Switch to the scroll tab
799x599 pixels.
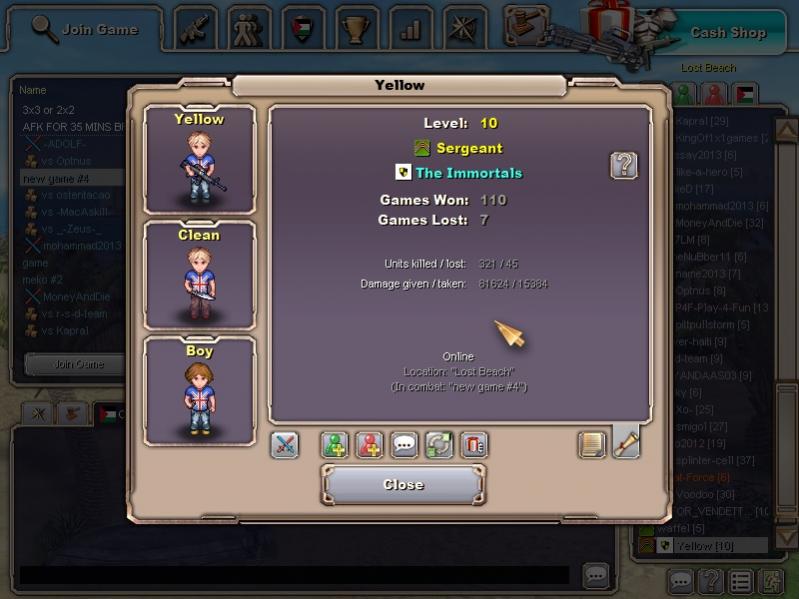point(626,442)
